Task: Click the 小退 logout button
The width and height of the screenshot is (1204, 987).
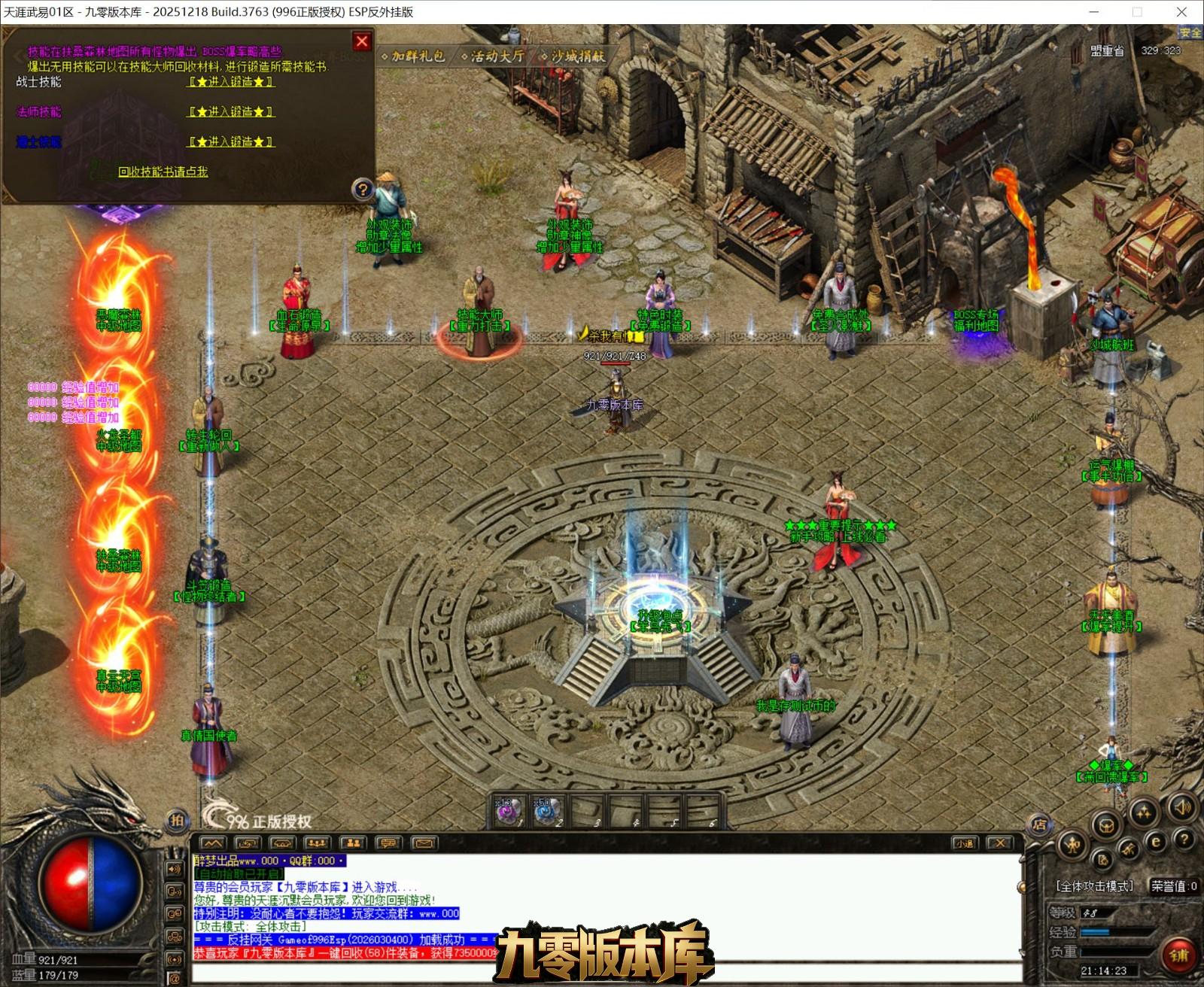Action: pos(965,843)
